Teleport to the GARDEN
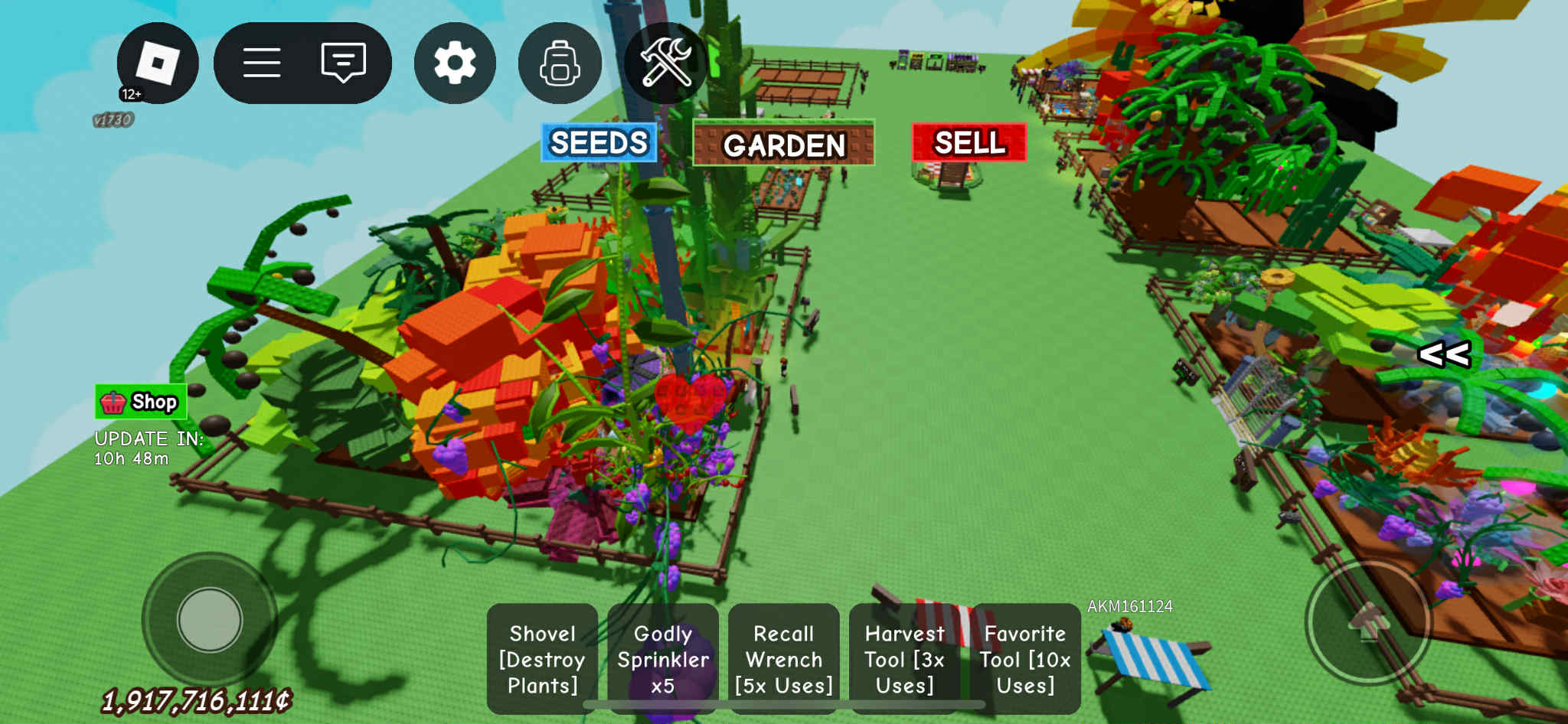Image resolution: width=1568 pixels, height=724 pixels. [x=783, y=144]
